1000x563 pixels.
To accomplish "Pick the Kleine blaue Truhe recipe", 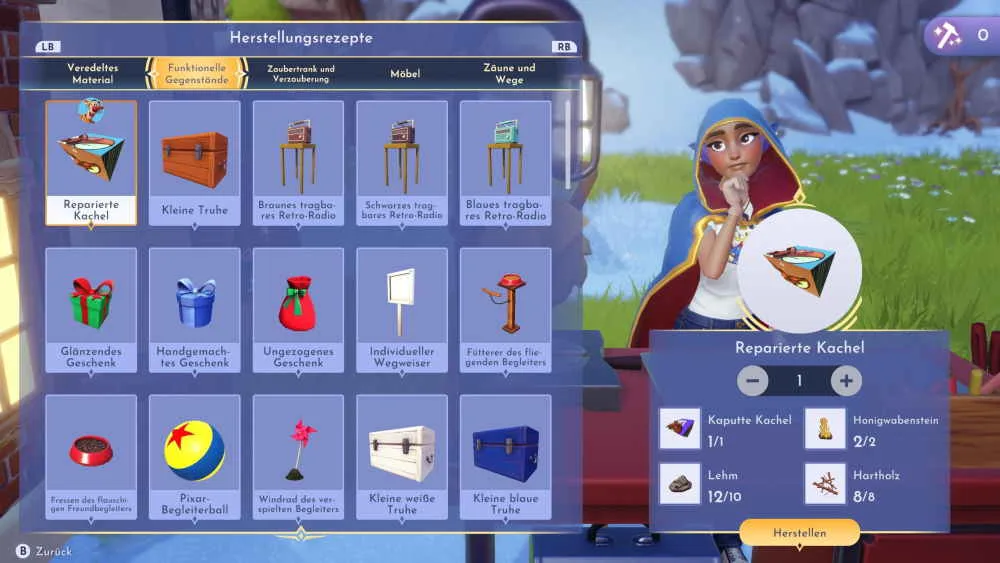I will (x=505, y=457).
